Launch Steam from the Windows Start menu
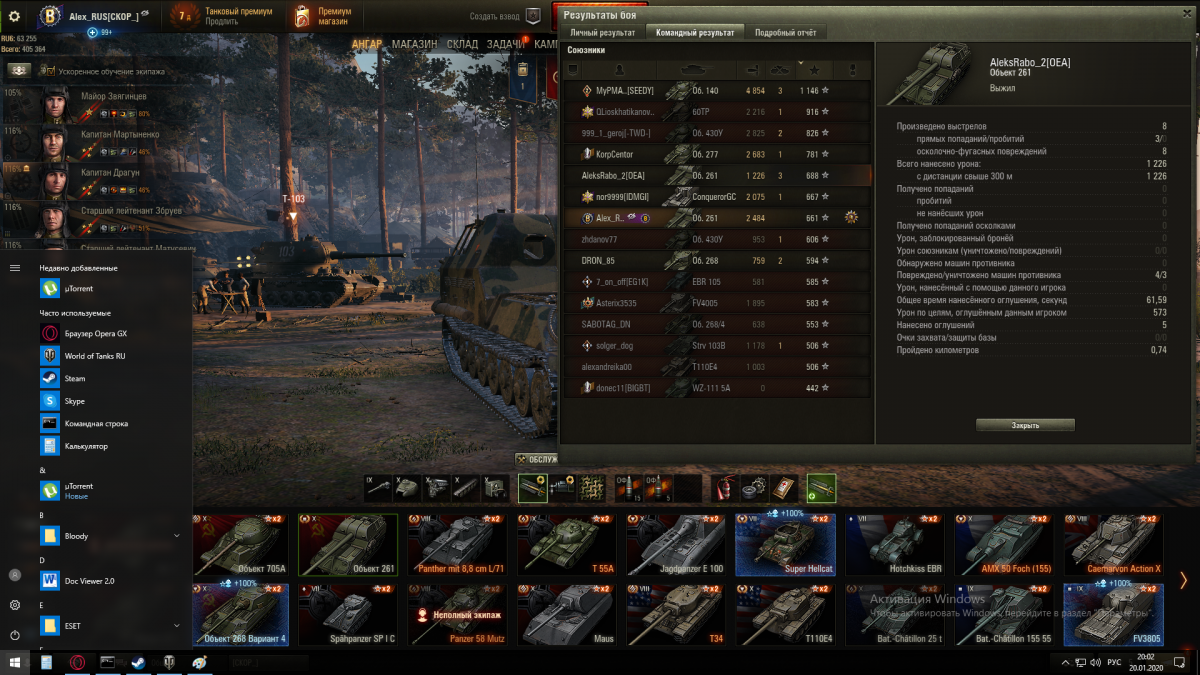This screenshot has height=675, width=1200. (x=75, y=379)
